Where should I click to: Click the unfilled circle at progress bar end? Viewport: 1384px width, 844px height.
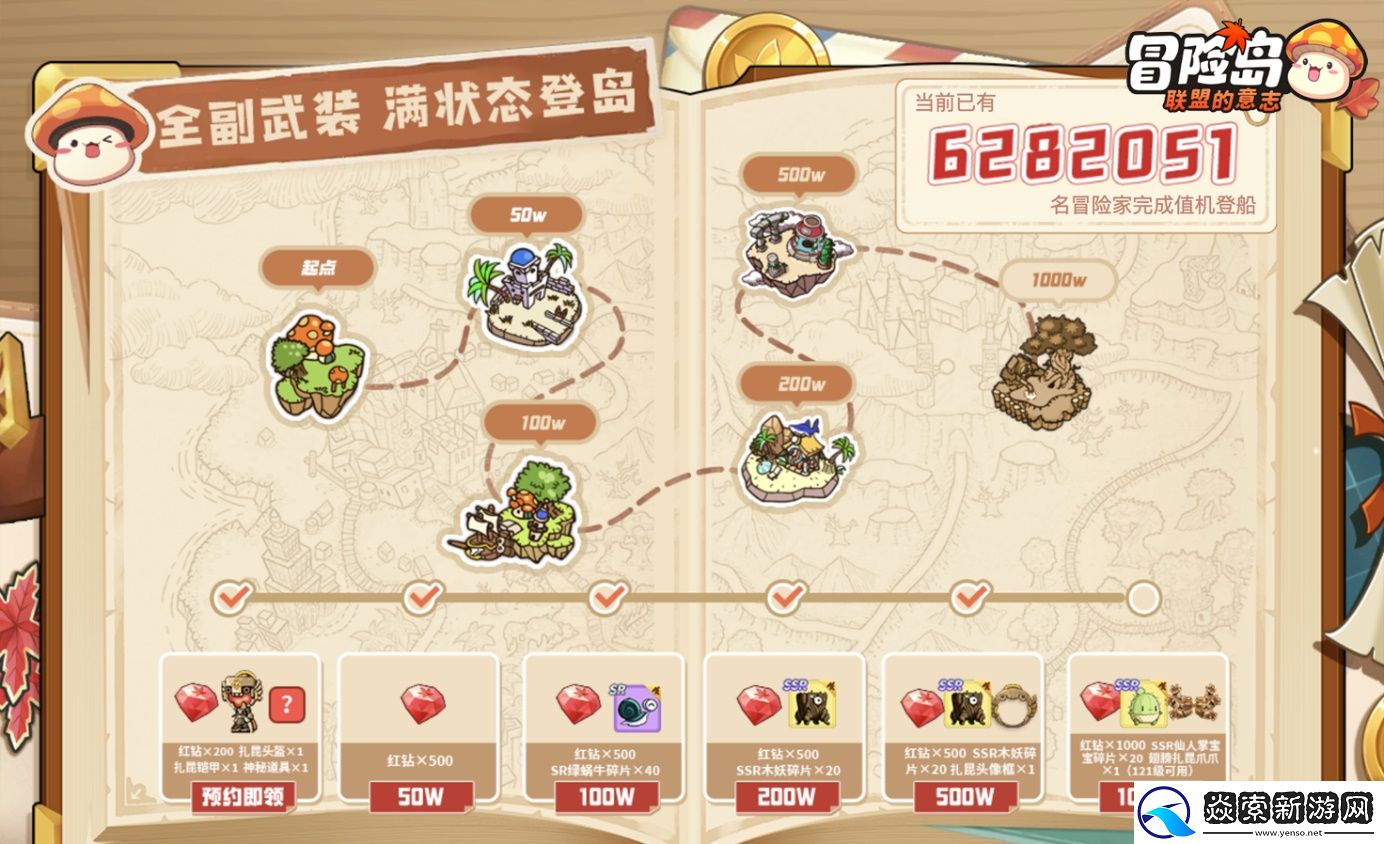point(1144,597)
